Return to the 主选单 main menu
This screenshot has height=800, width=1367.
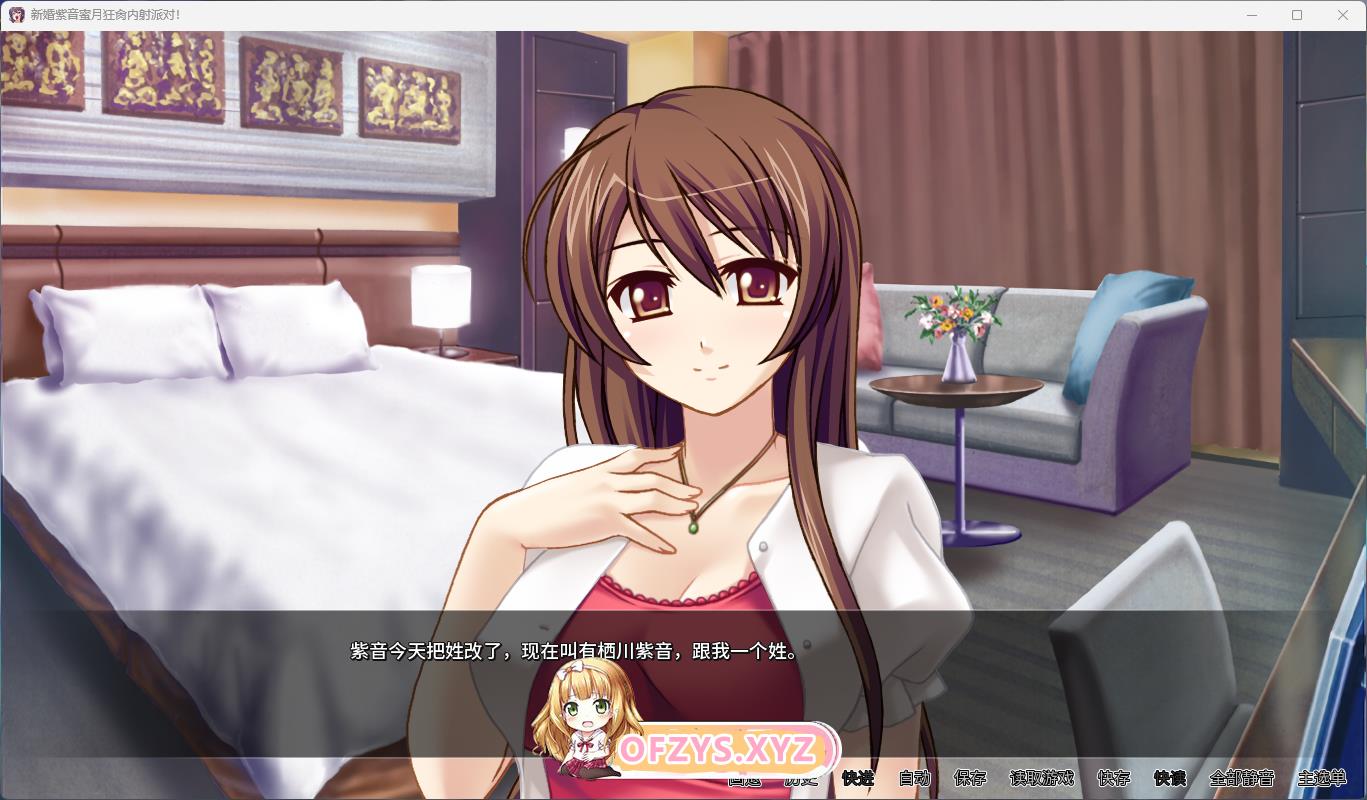1321,778
